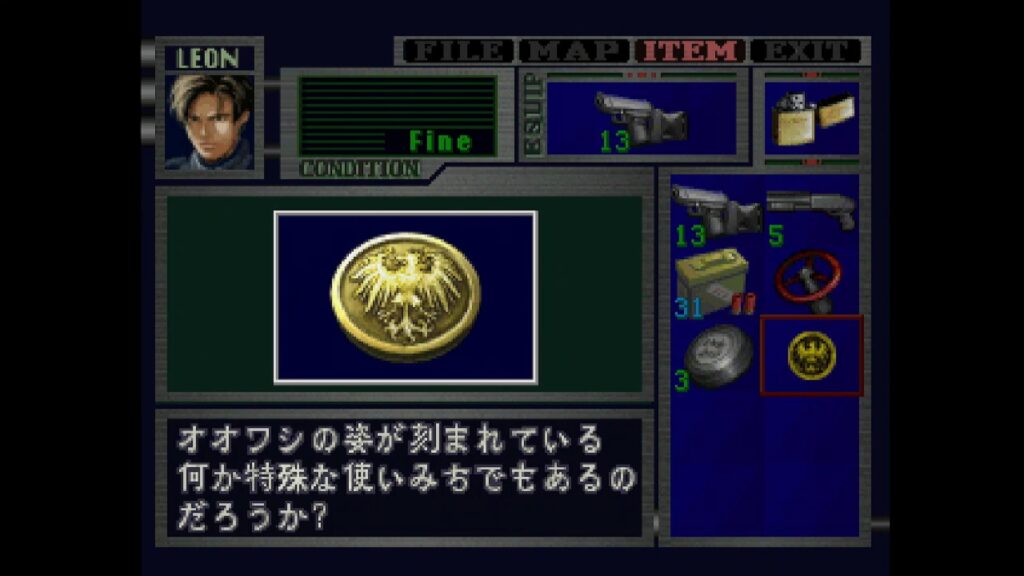Pick the ink ribbon slot
This screenshot has height=576, width=1024.
715,355
